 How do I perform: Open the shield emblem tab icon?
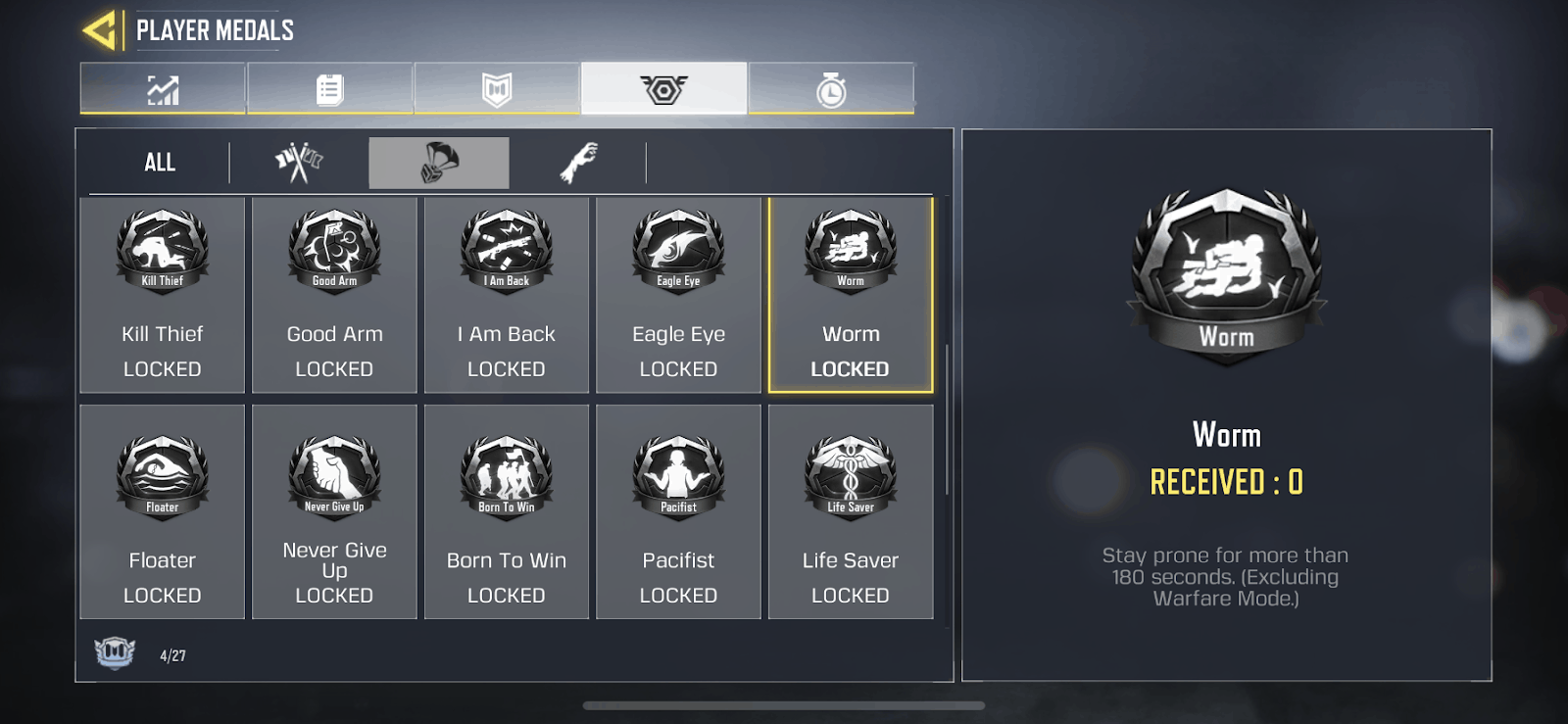click(x=496, y=88)
